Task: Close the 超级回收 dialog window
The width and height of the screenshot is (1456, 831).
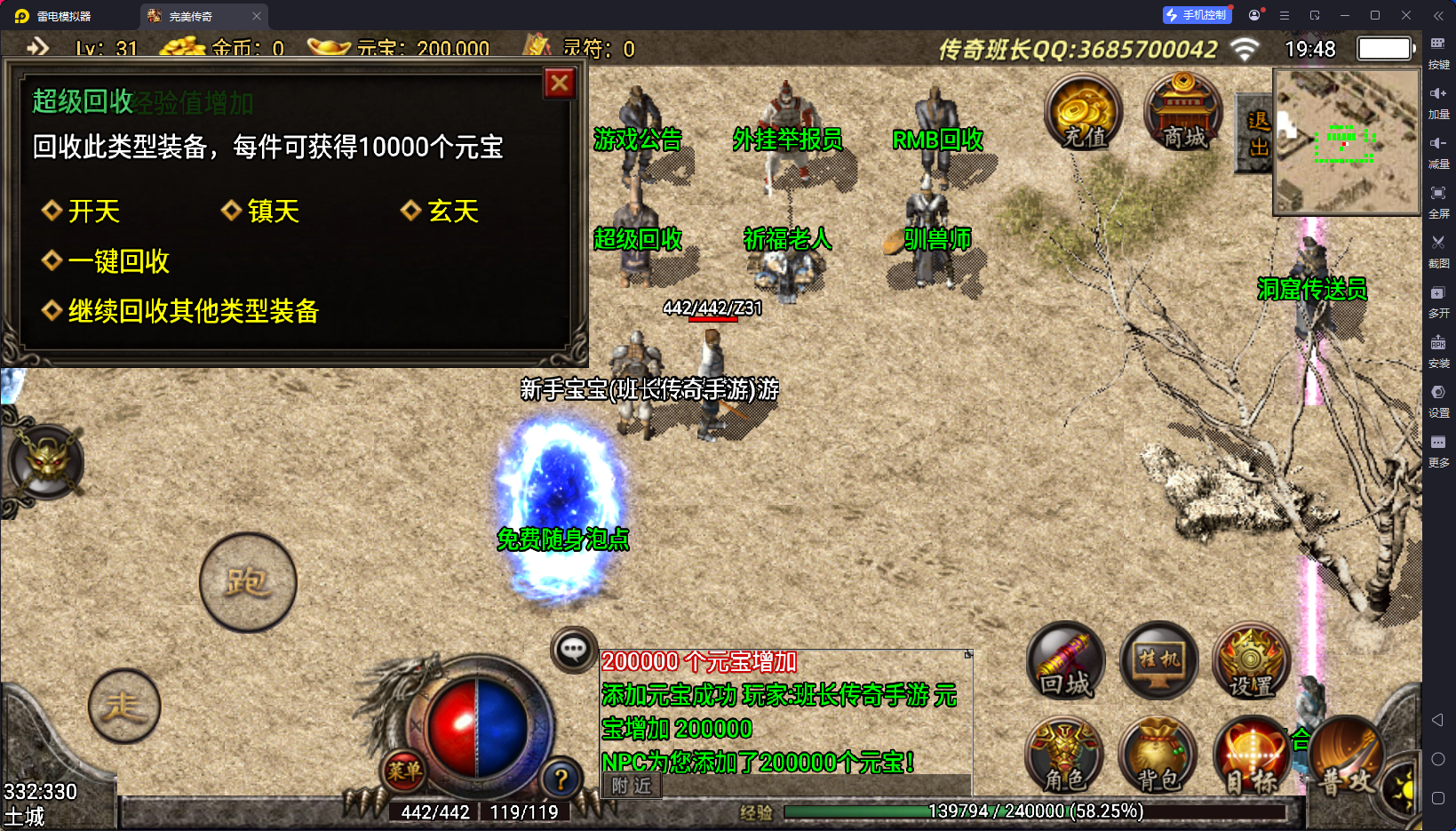Action: pos(559,84)
